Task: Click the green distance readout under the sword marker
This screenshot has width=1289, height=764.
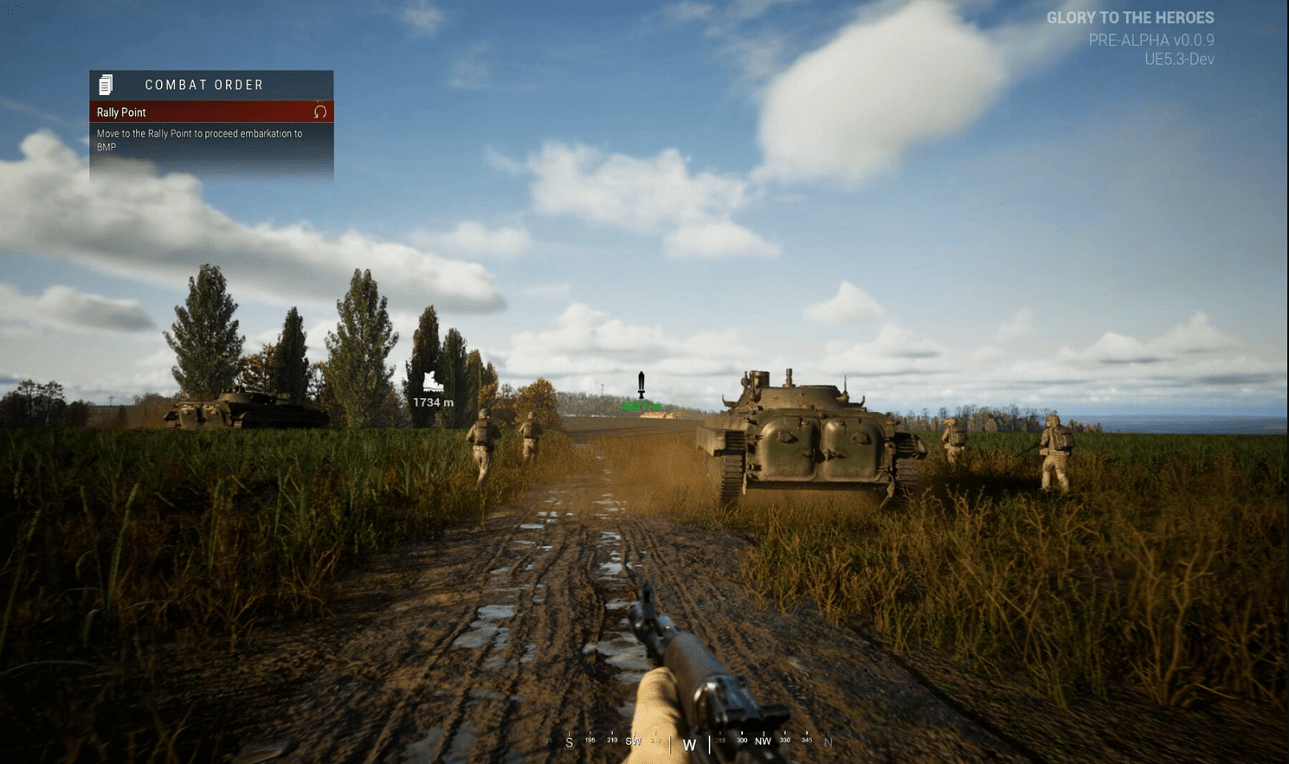Action: (639, 408)
